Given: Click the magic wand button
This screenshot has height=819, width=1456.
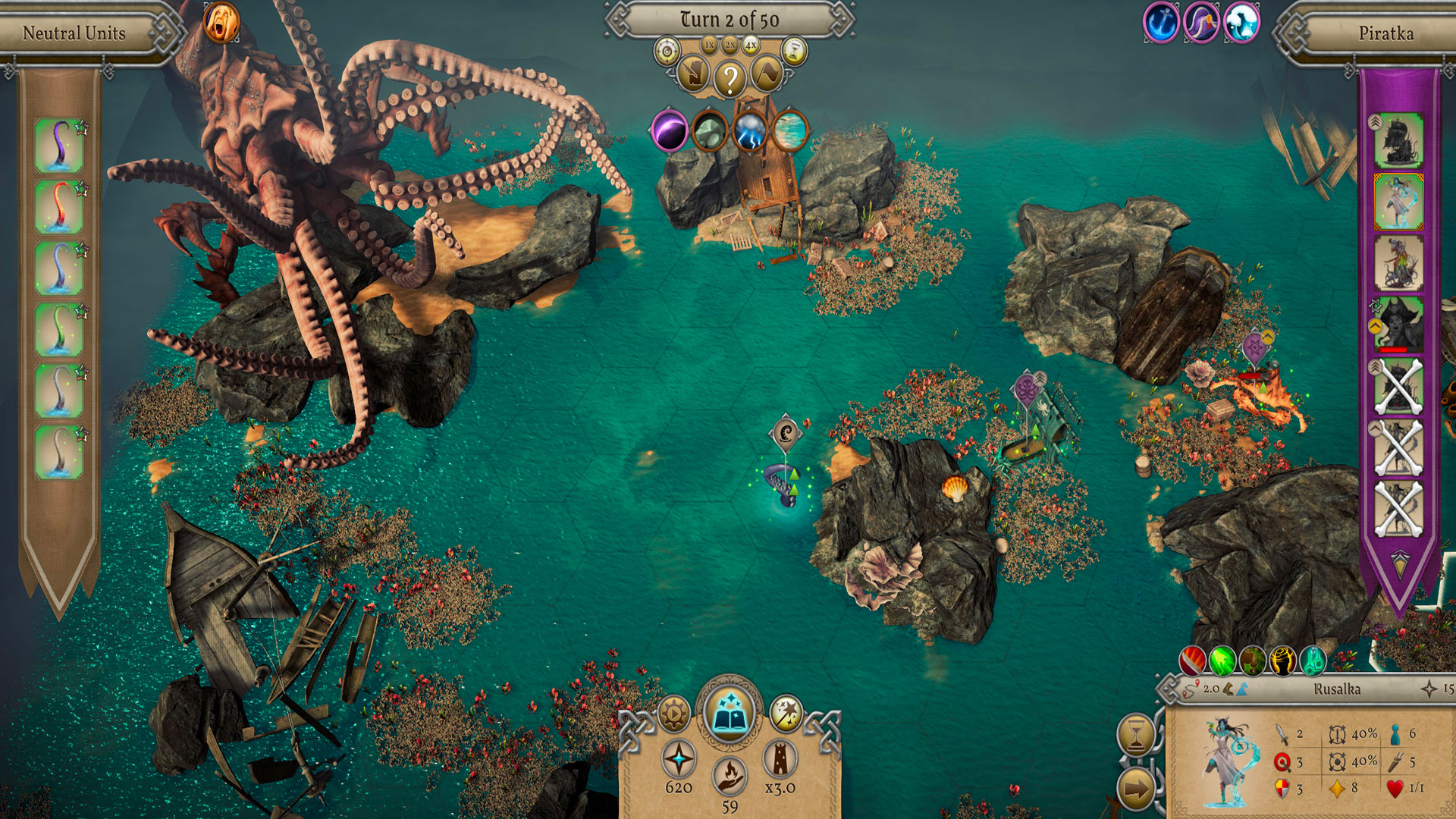Looking at the screenshot, I should 786,713.
